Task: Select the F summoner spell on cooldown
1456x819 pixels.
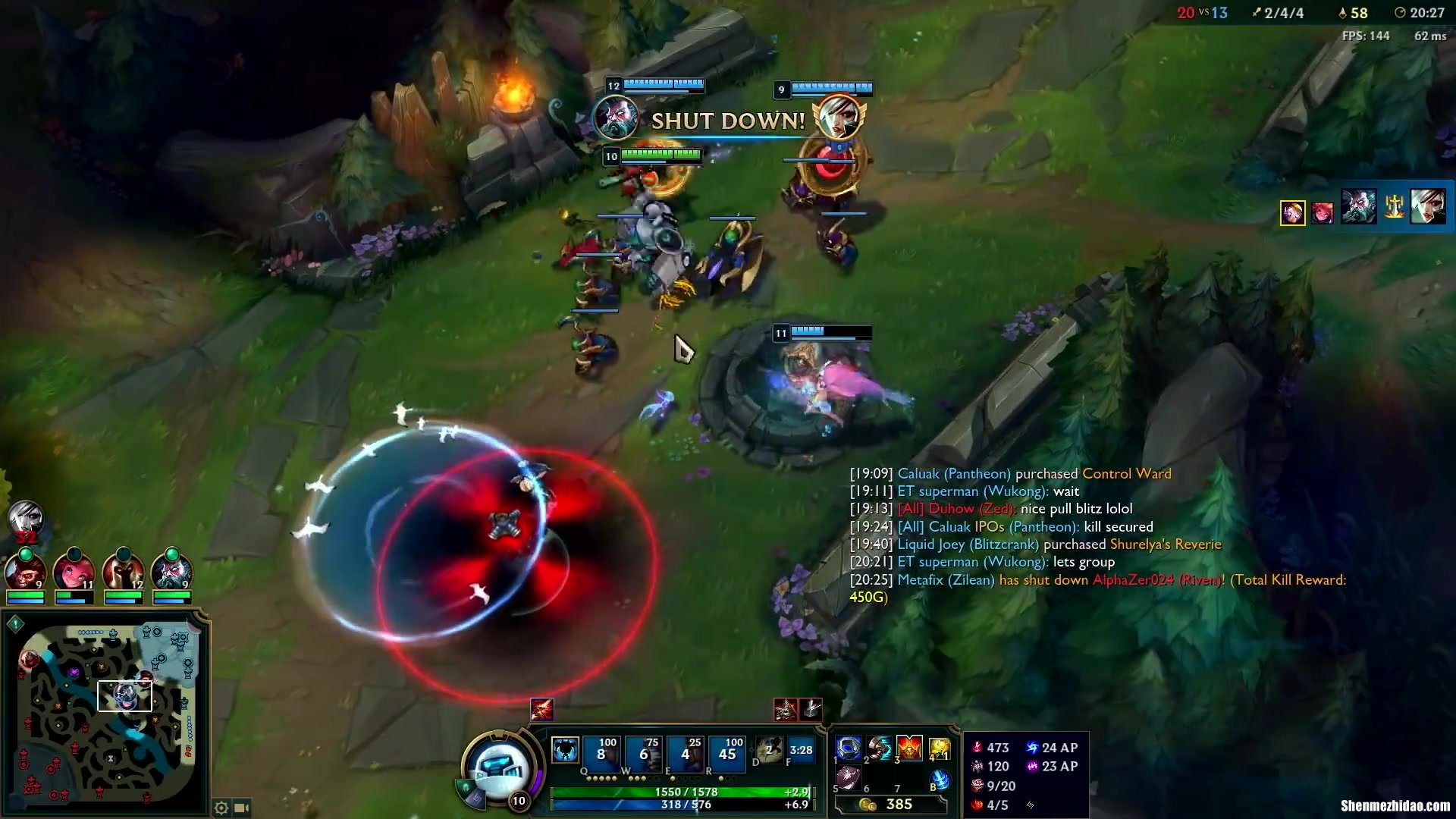Action: [x=800, y=750]
